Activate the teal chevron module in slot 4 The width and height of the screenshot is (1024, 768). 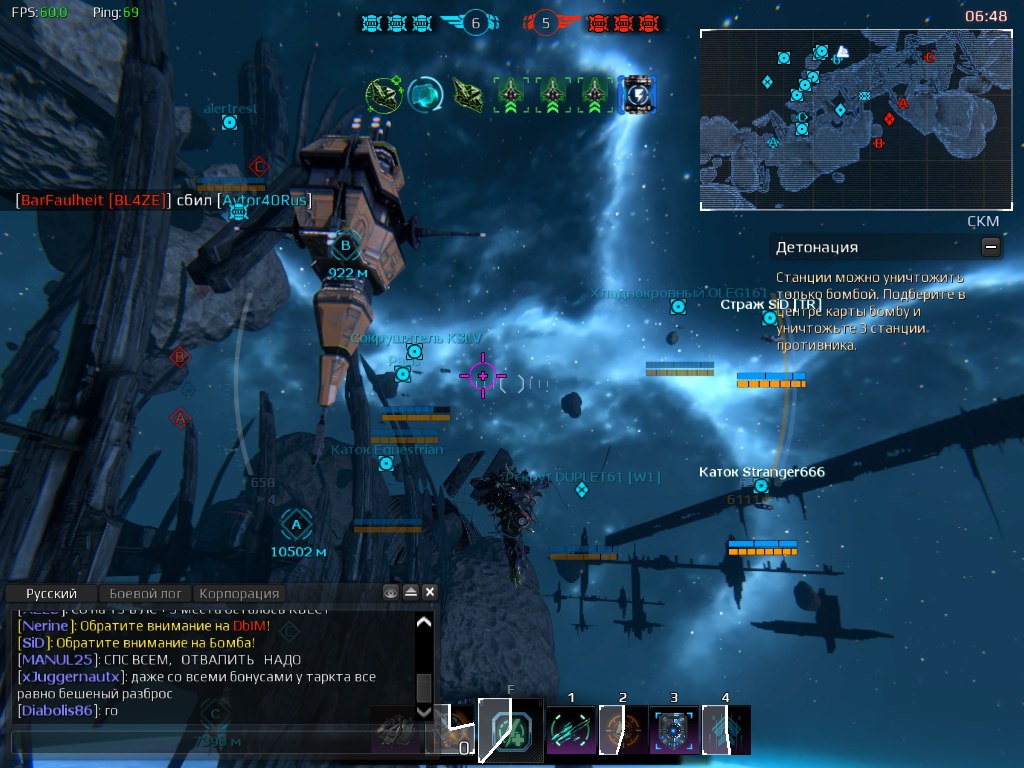[725, 730]
